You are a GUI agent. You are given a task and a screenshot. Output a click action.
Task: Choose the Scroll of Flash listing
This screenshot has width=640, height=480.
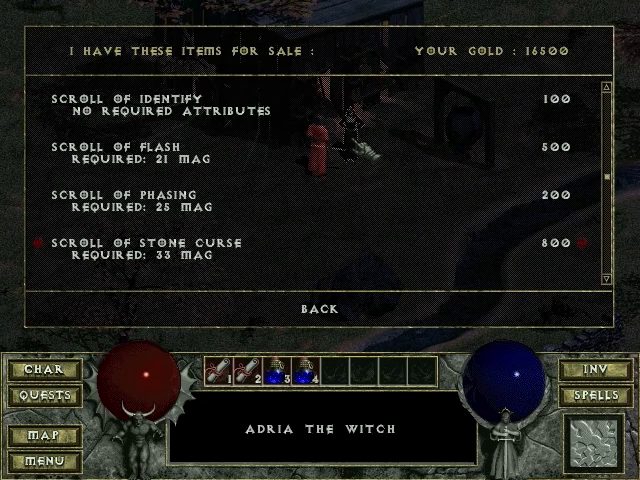click(116, 147)
